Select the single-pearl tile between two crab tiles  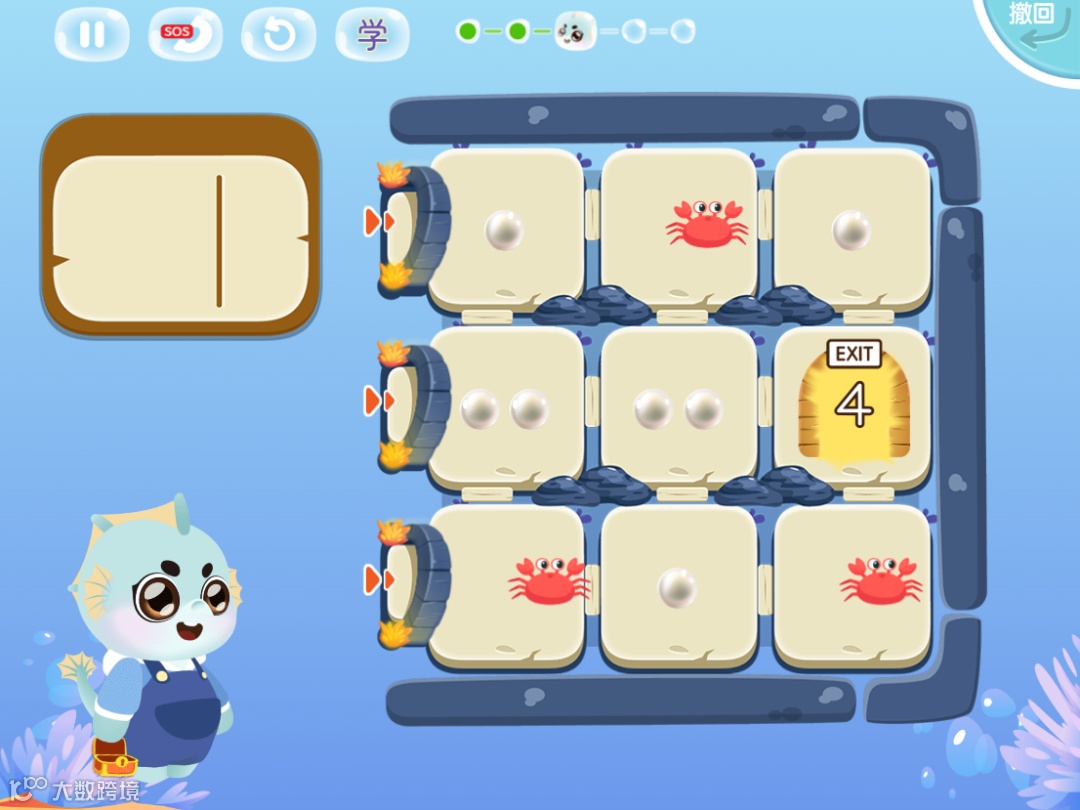coord(679,586)
